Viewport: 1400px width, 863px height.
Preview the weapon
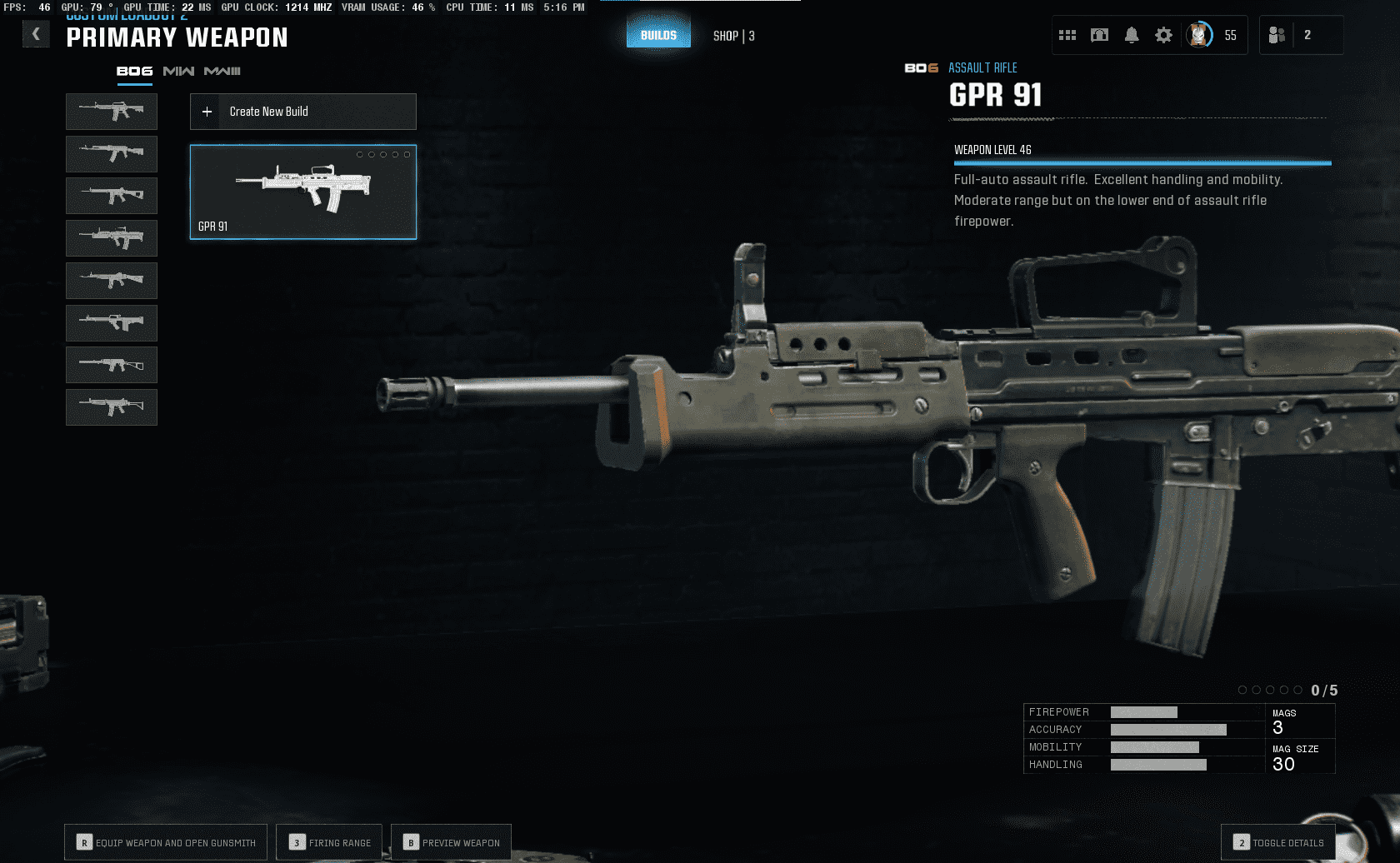[451, 842]
